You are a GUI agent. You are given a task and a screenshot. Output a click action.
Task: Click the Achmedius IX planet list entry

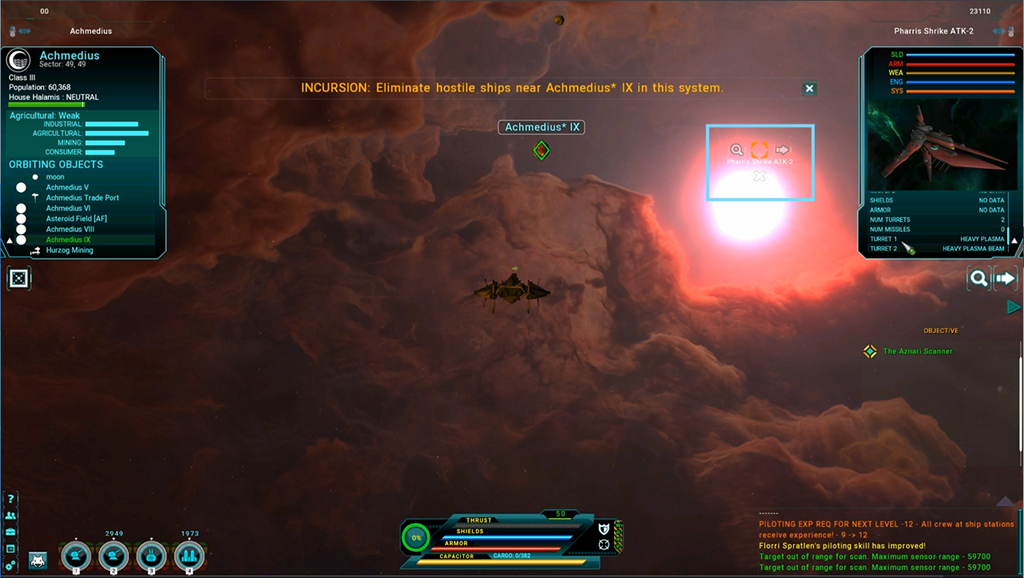(68, 240)
